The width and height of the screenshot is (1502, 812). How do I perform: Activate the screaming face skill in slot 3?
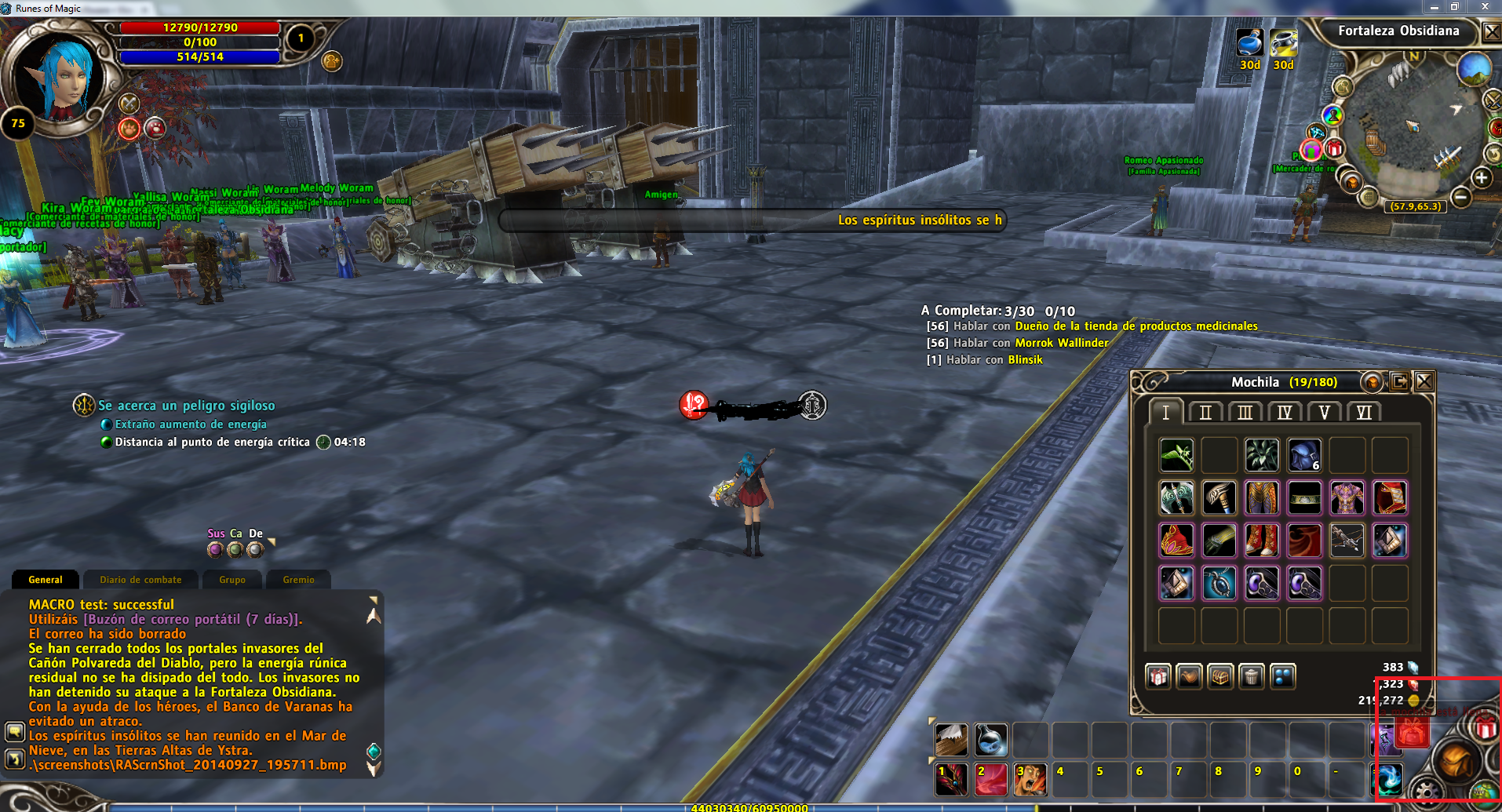[x=1030, y=780]
